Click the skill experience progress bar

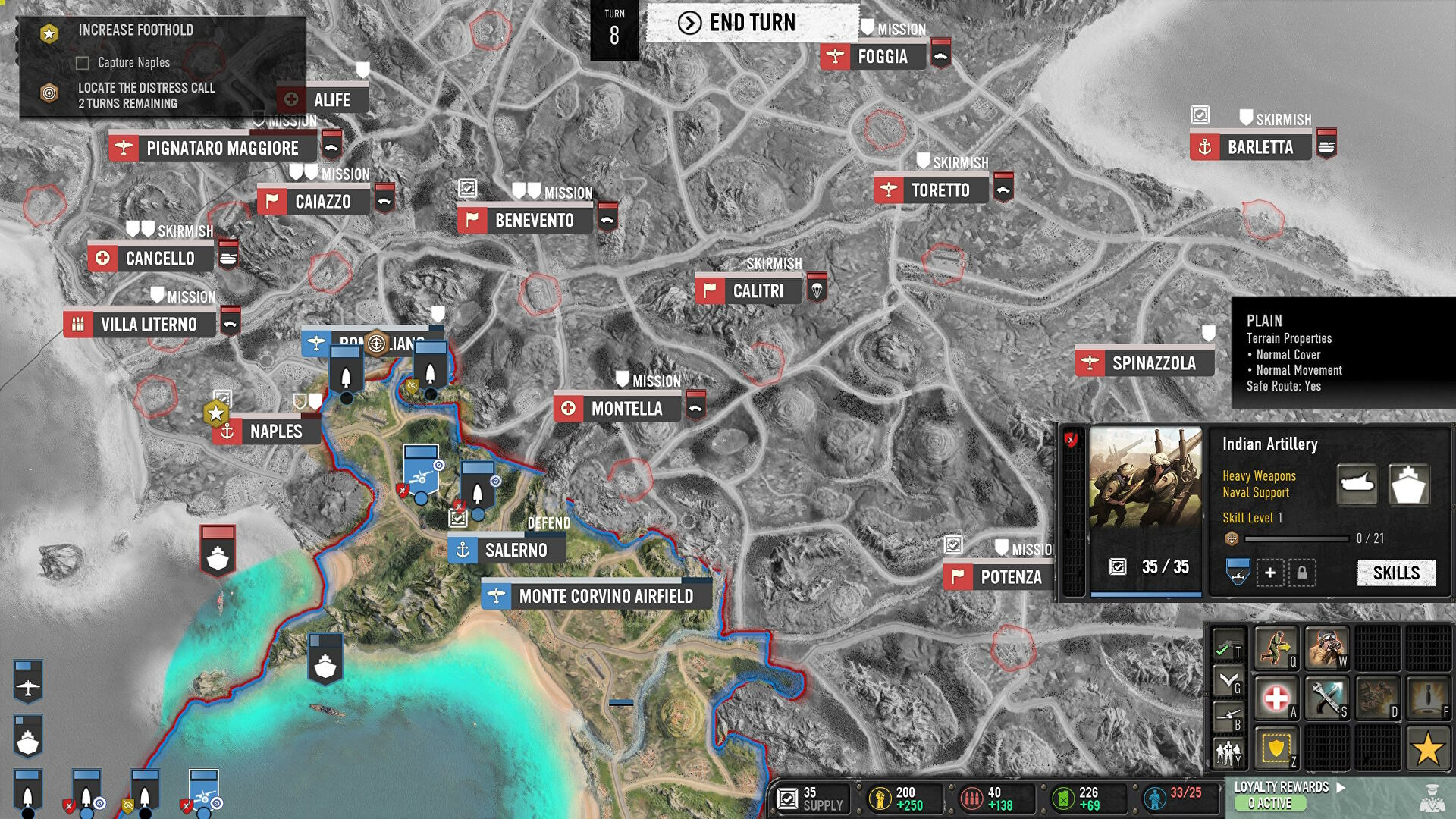(1295, 539)
